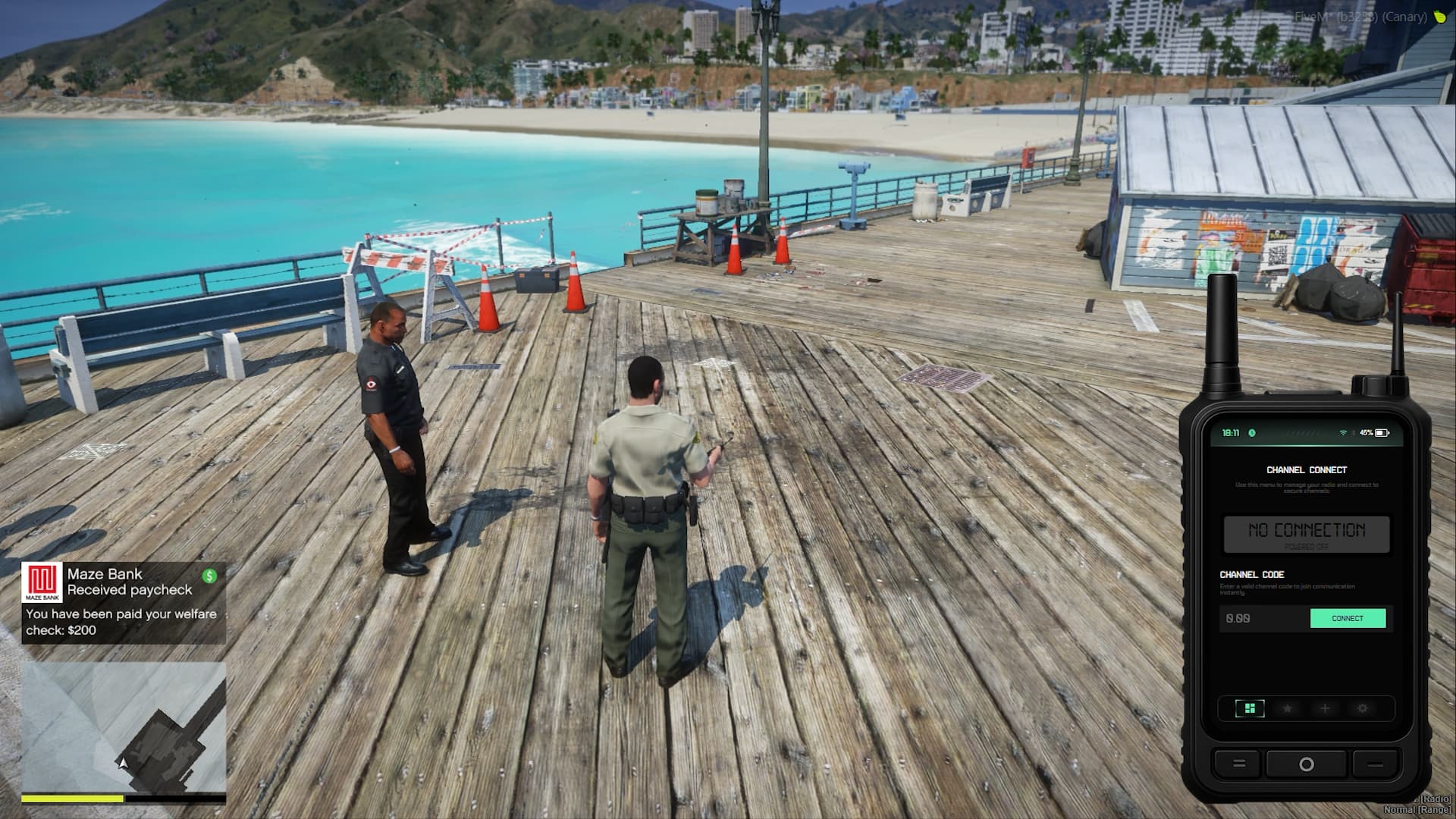Select the plus tab on the radio
The height and width of the screenshot is (819, 1456).
coord(1325,708)
